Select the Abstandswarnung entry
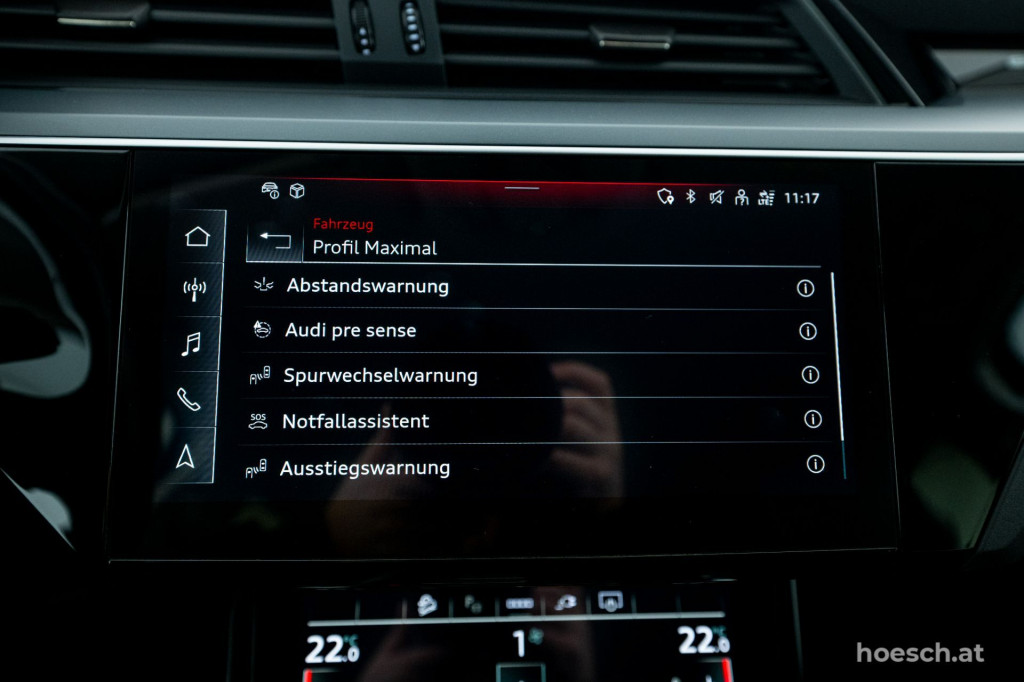 point(367,286)
